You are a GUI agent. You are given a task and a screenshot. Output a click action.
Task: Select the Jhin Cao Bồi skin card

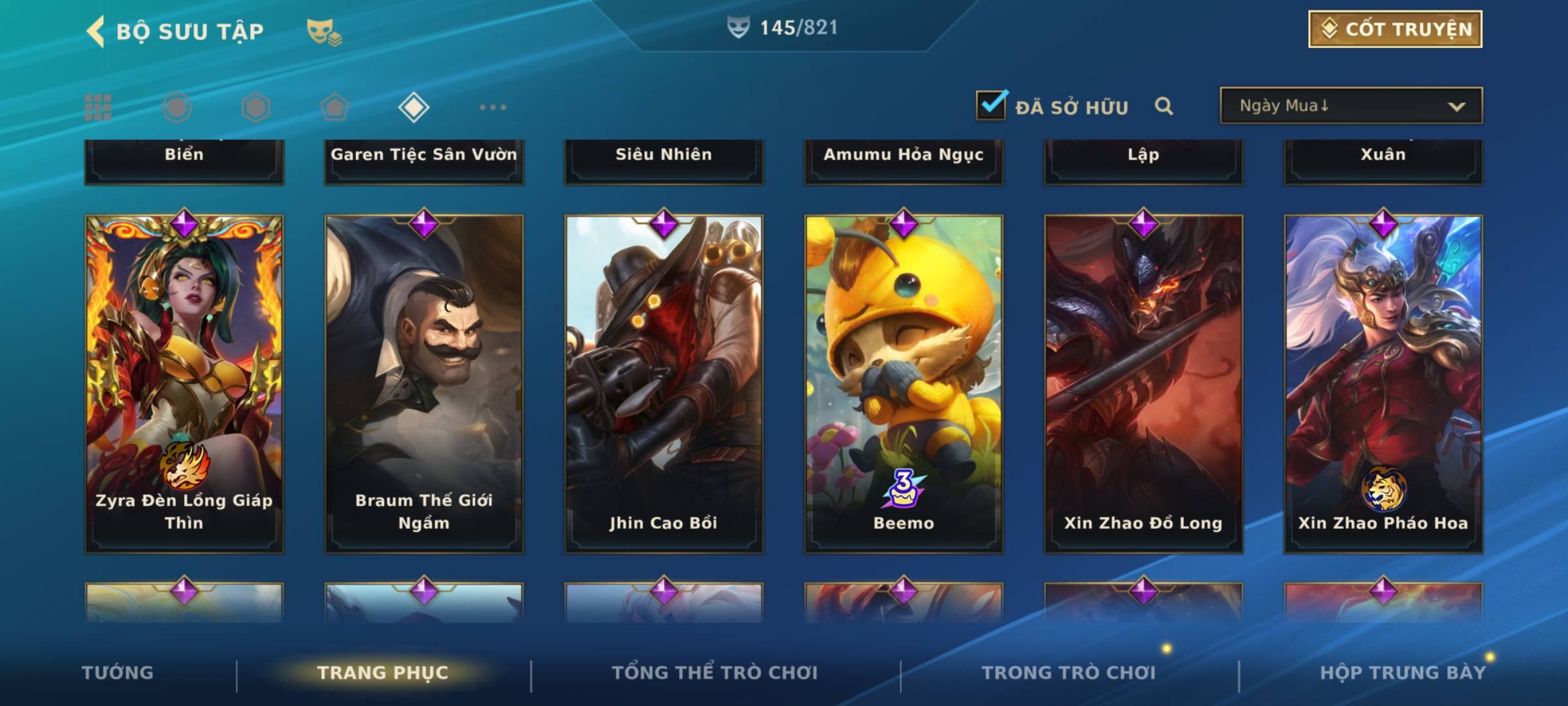click(x=664, y=384)
